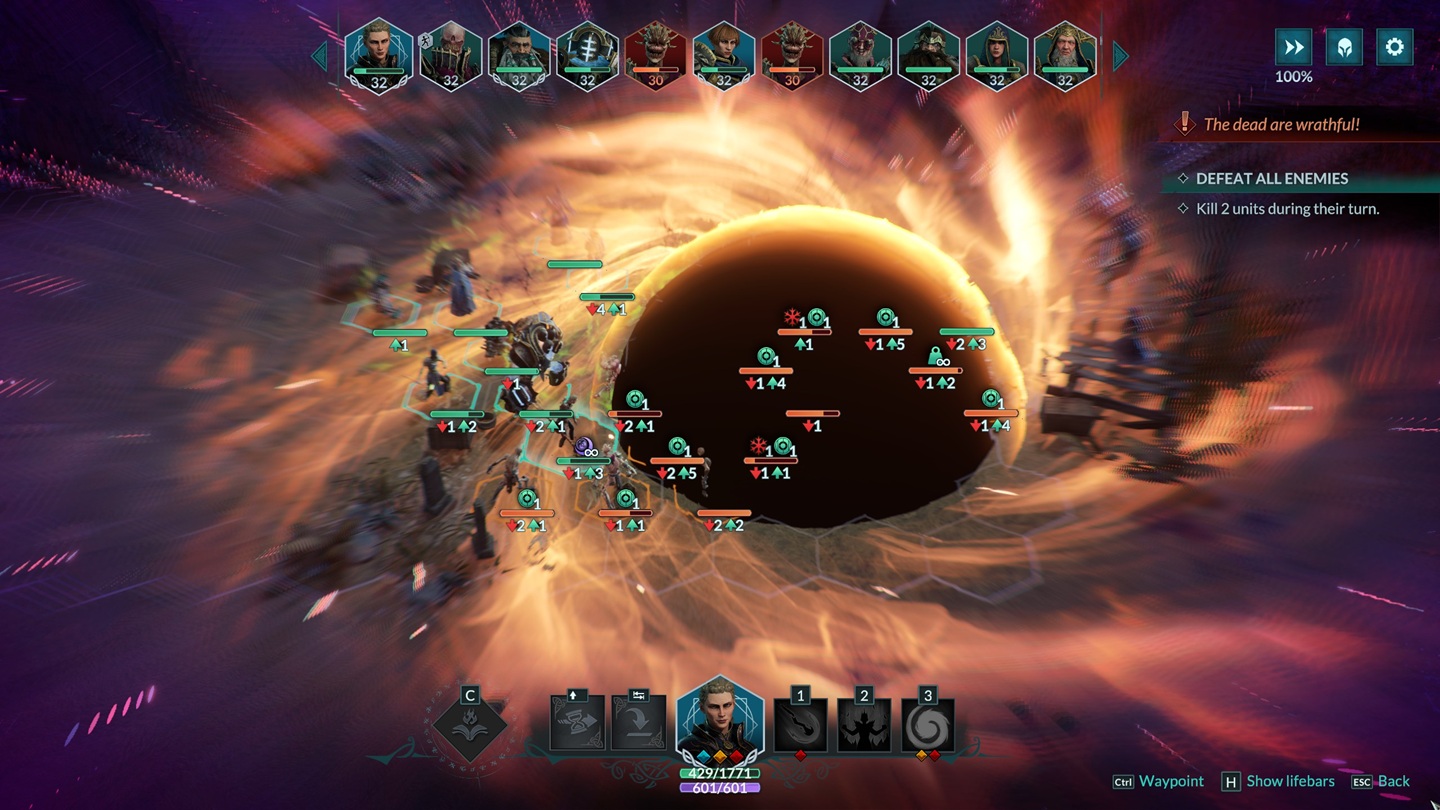Viewport: 1440px width, 810px height.
Task: Select the blond hero portrait in turn order
Action: click(379, 54)
